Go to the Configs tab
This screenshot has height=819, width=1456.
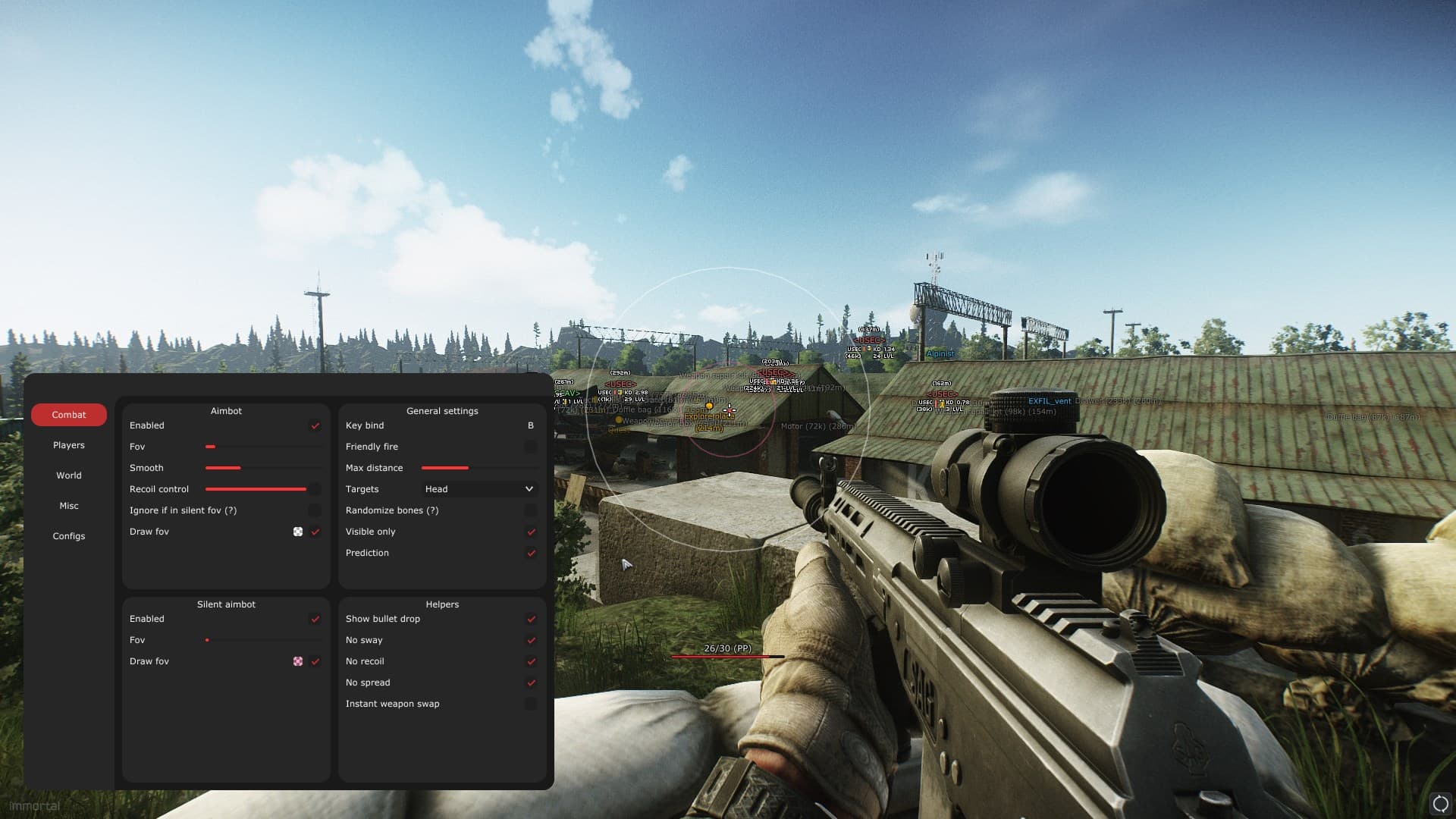click(x=68, y=536)
